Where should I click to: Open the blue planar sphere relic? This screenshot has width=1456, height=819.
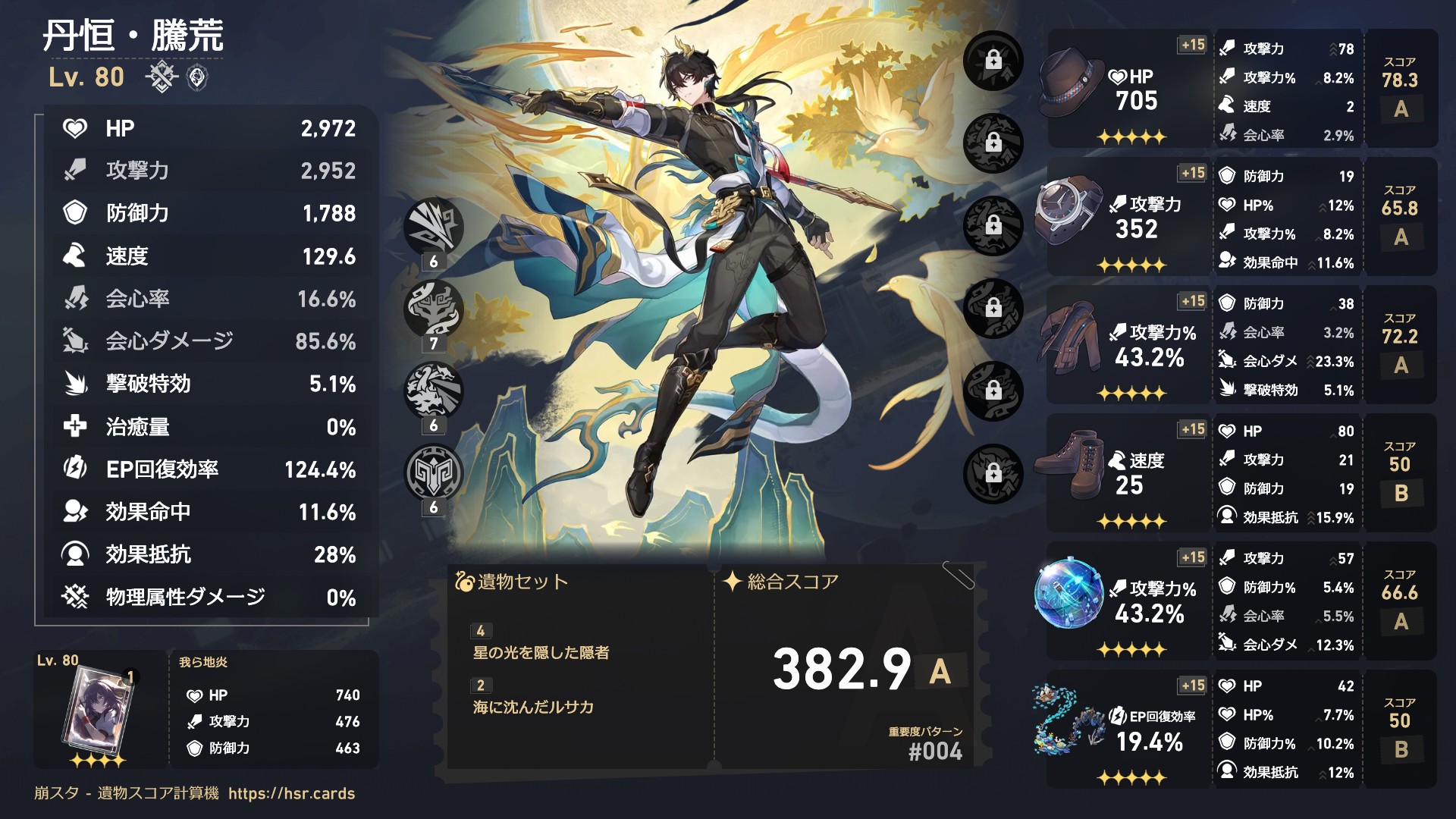tap(1069, 595)
